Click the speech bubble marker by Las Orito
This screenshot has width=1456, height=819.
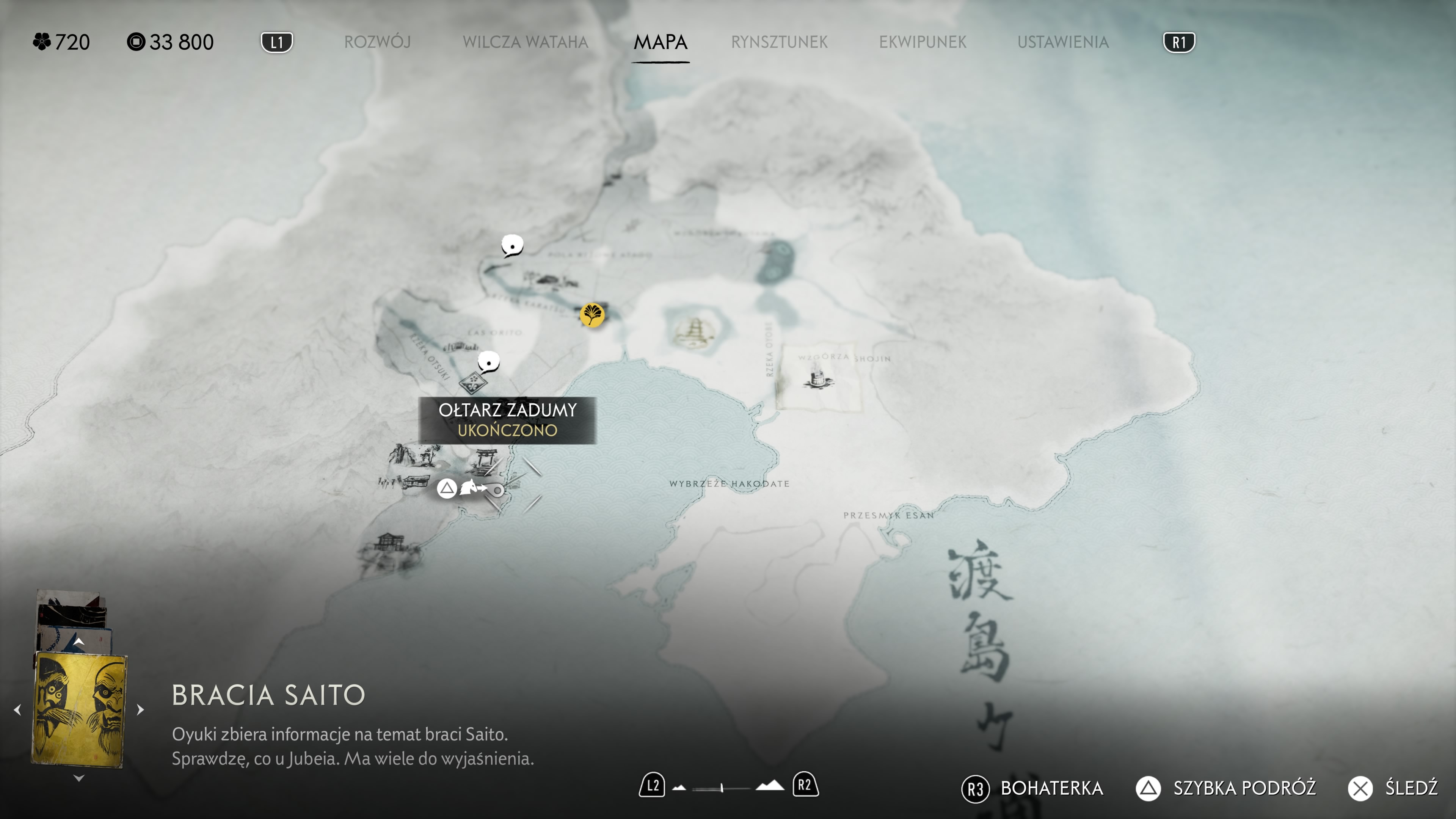coord(488,362)
